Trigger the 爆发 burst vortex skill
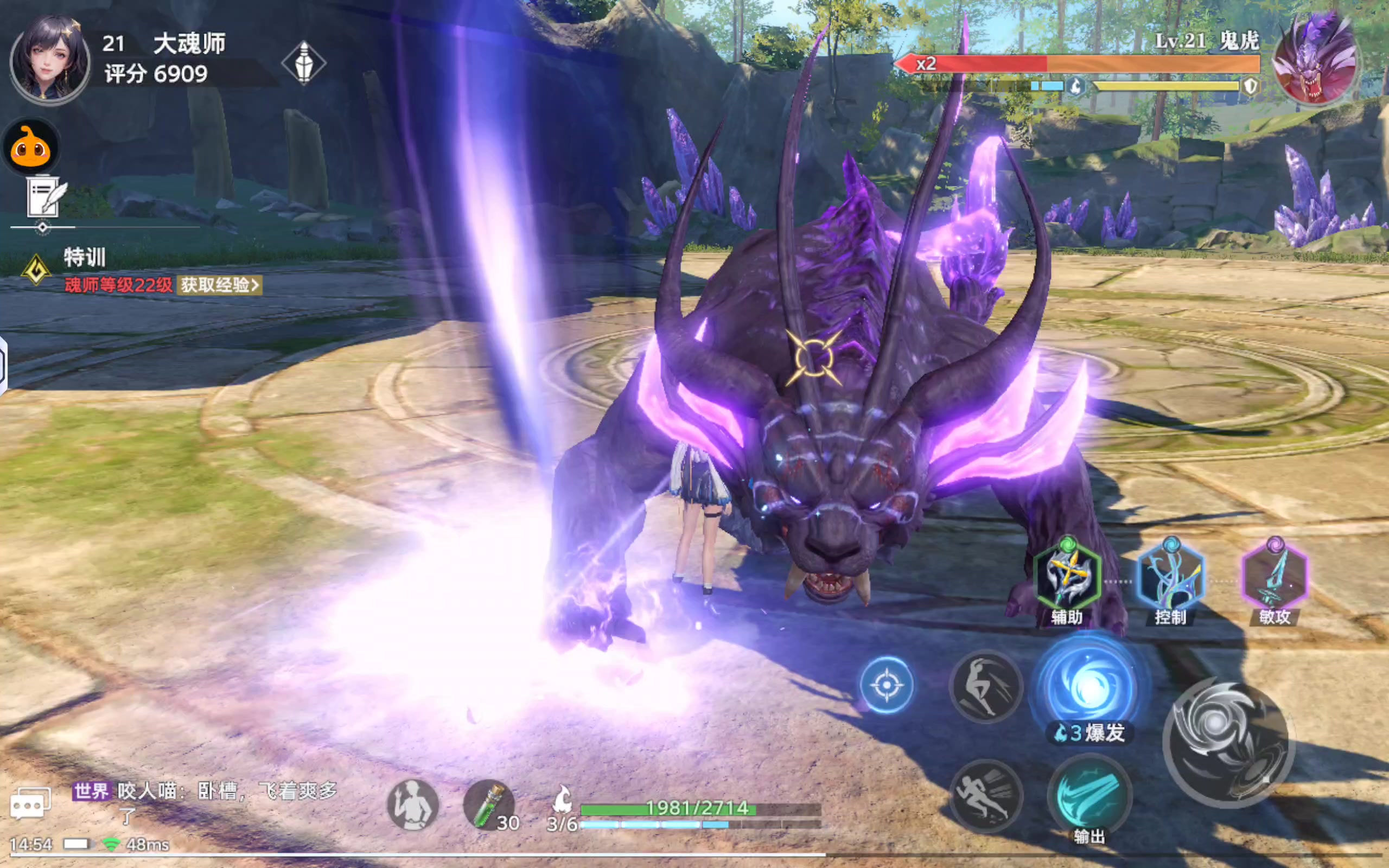Image resolution: width=1389 pixels, height=868 pixels. coord(1089,686)
